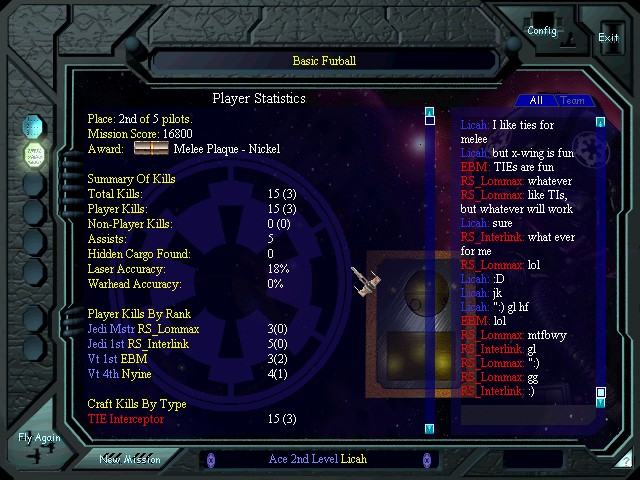Switch chat to the All tab
Screen dimensions: 640x480
coord(536,100)
